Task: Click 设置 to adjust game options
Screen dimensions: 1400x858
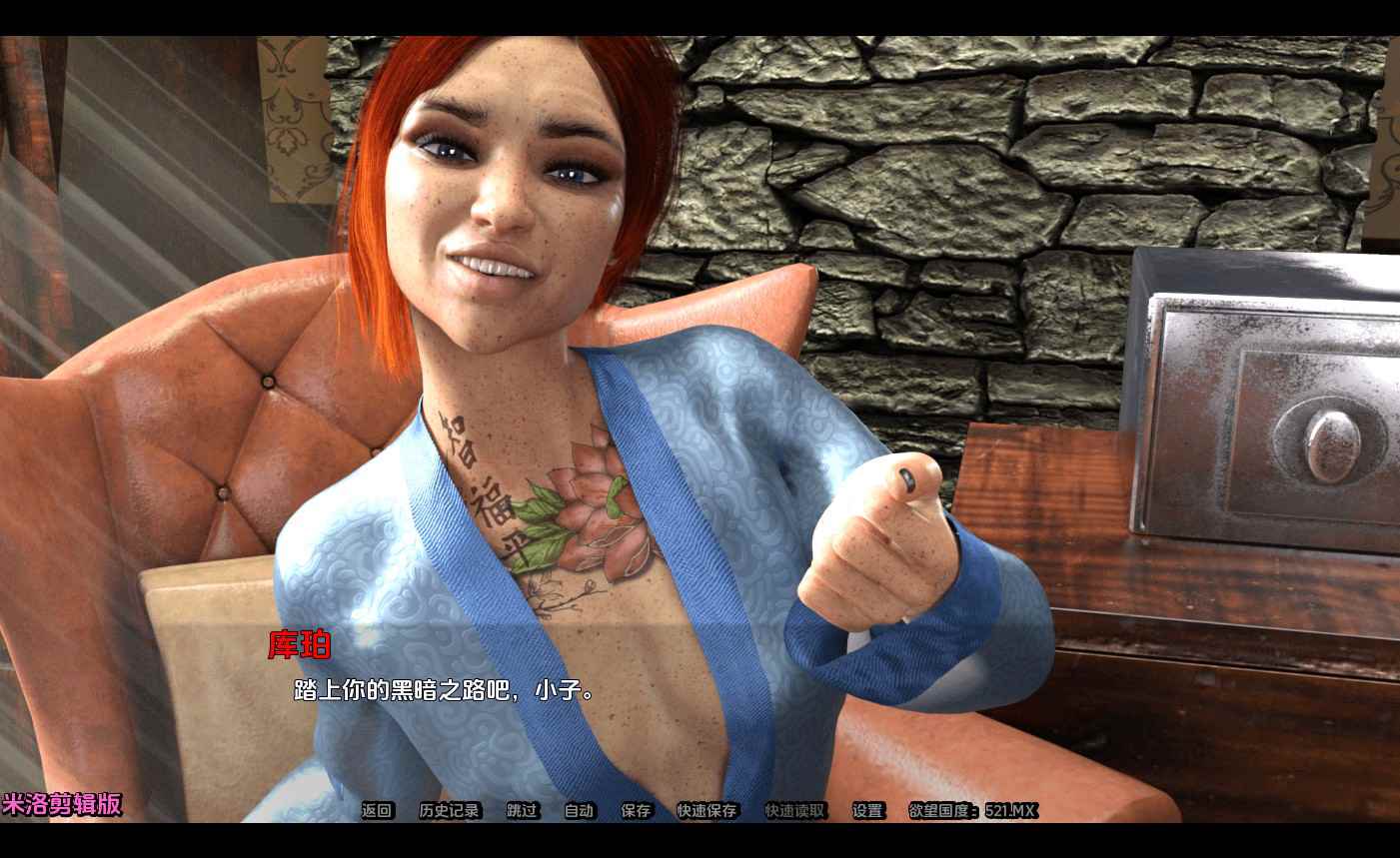Action: [x=866, y=811]
